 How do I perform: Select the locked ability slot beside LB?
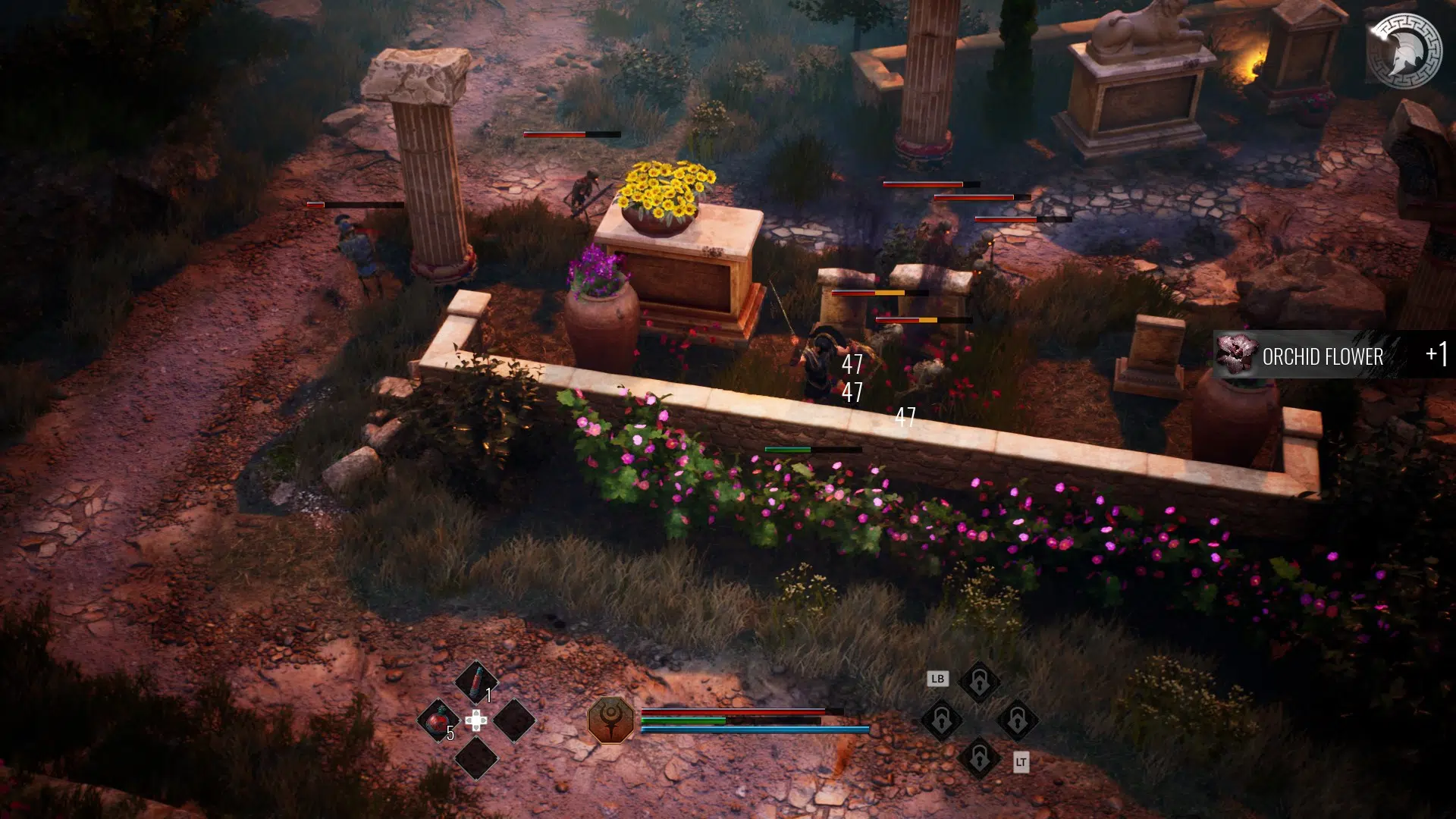(x=979, y=682)
